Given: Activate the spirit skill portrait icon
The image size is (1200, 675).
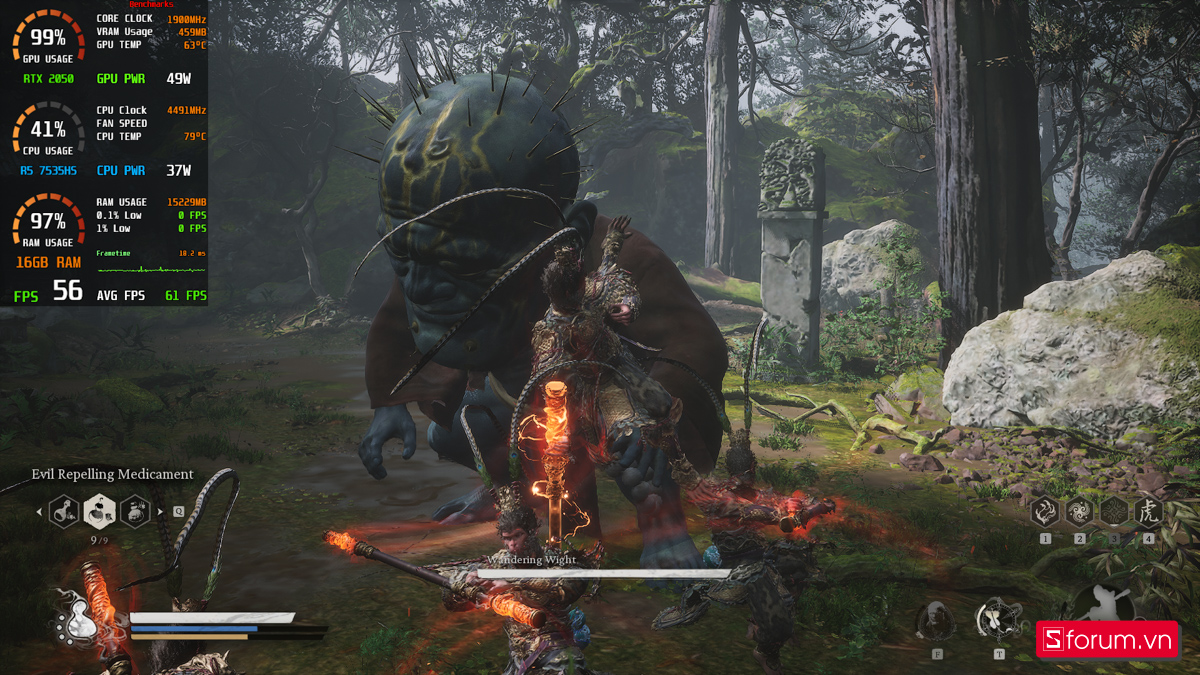Looking at the screenshot, I should coord(936,621).
